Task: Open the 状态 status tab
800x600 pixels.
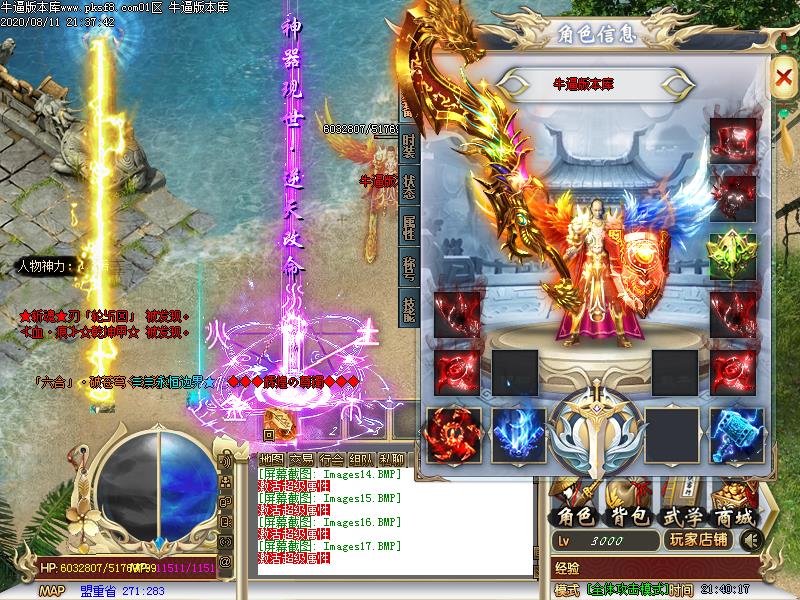Action: tap(409, 188)
